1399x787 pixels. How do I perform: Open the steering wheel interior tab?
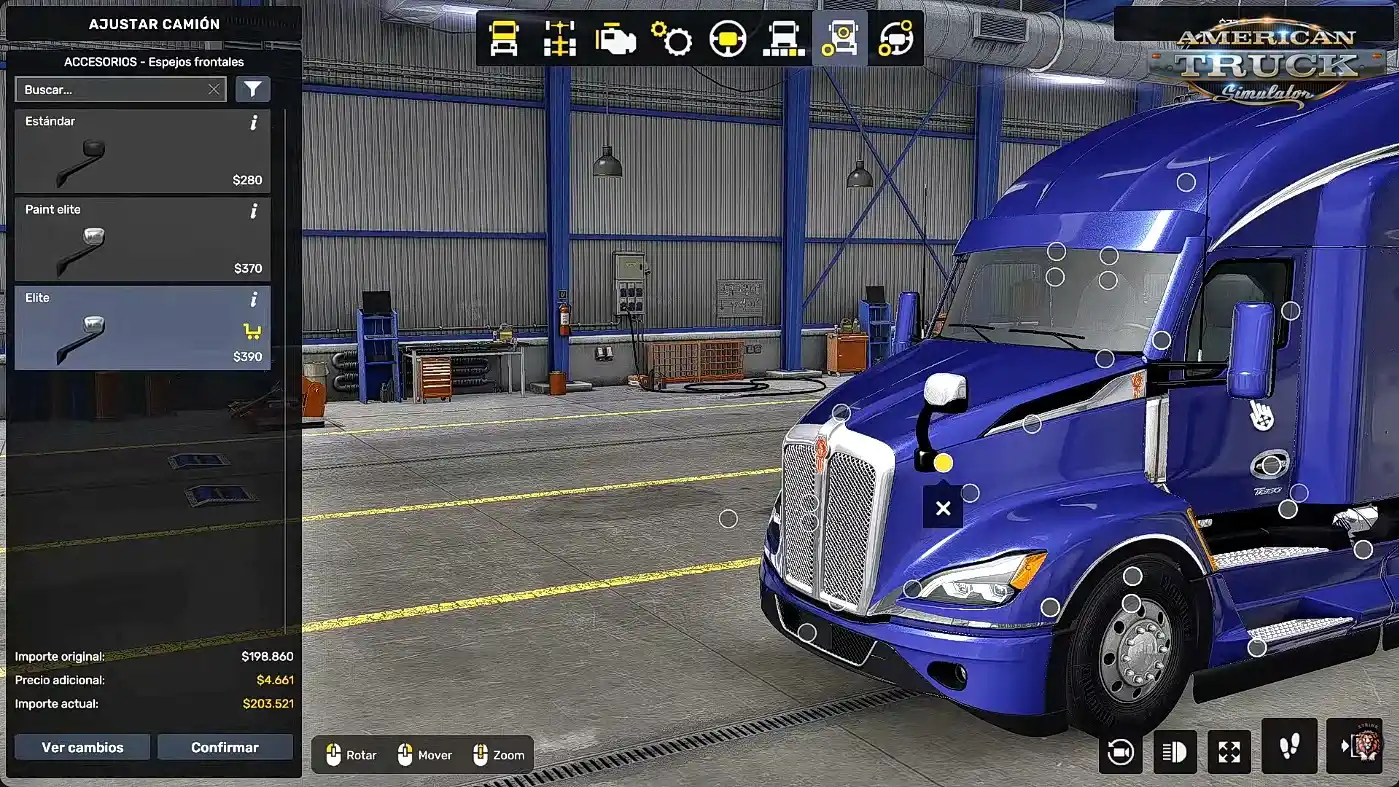click(x=728, y=39)
